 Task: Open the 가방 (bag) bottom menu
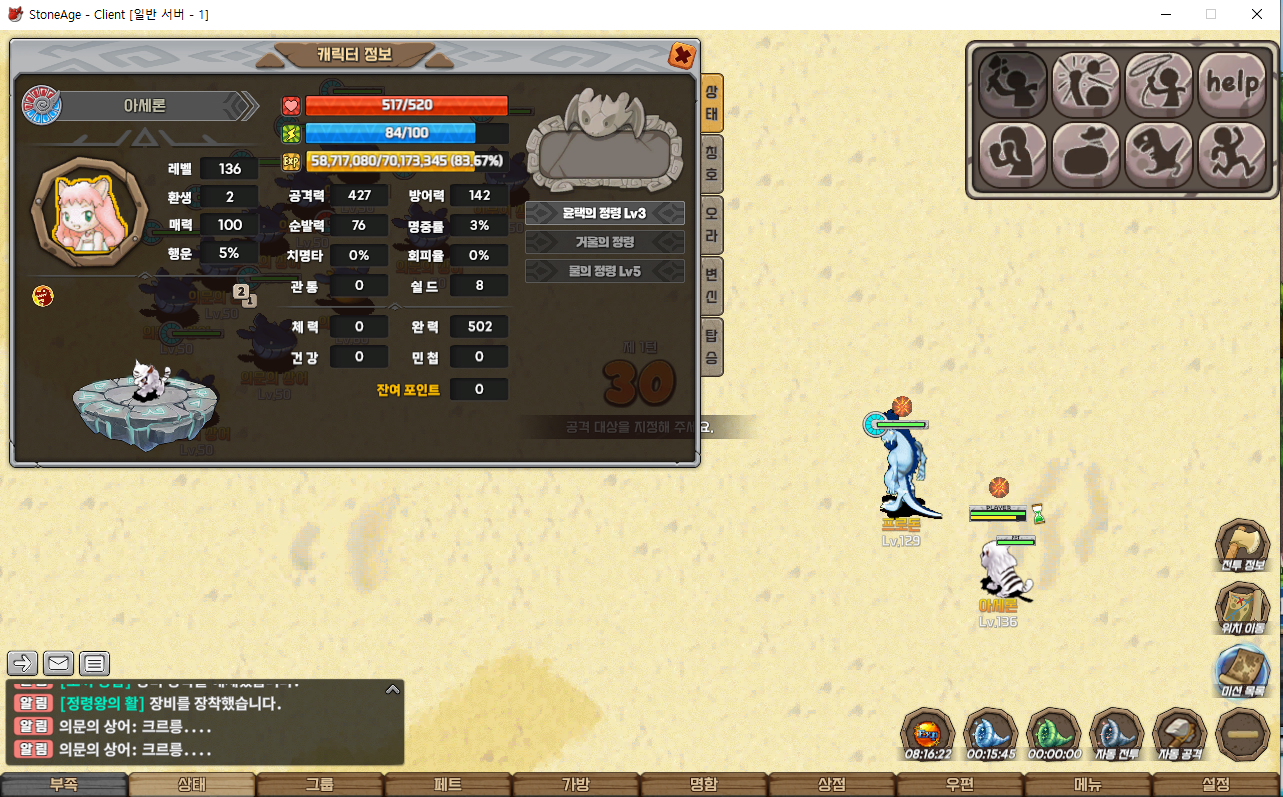point(576,785)
